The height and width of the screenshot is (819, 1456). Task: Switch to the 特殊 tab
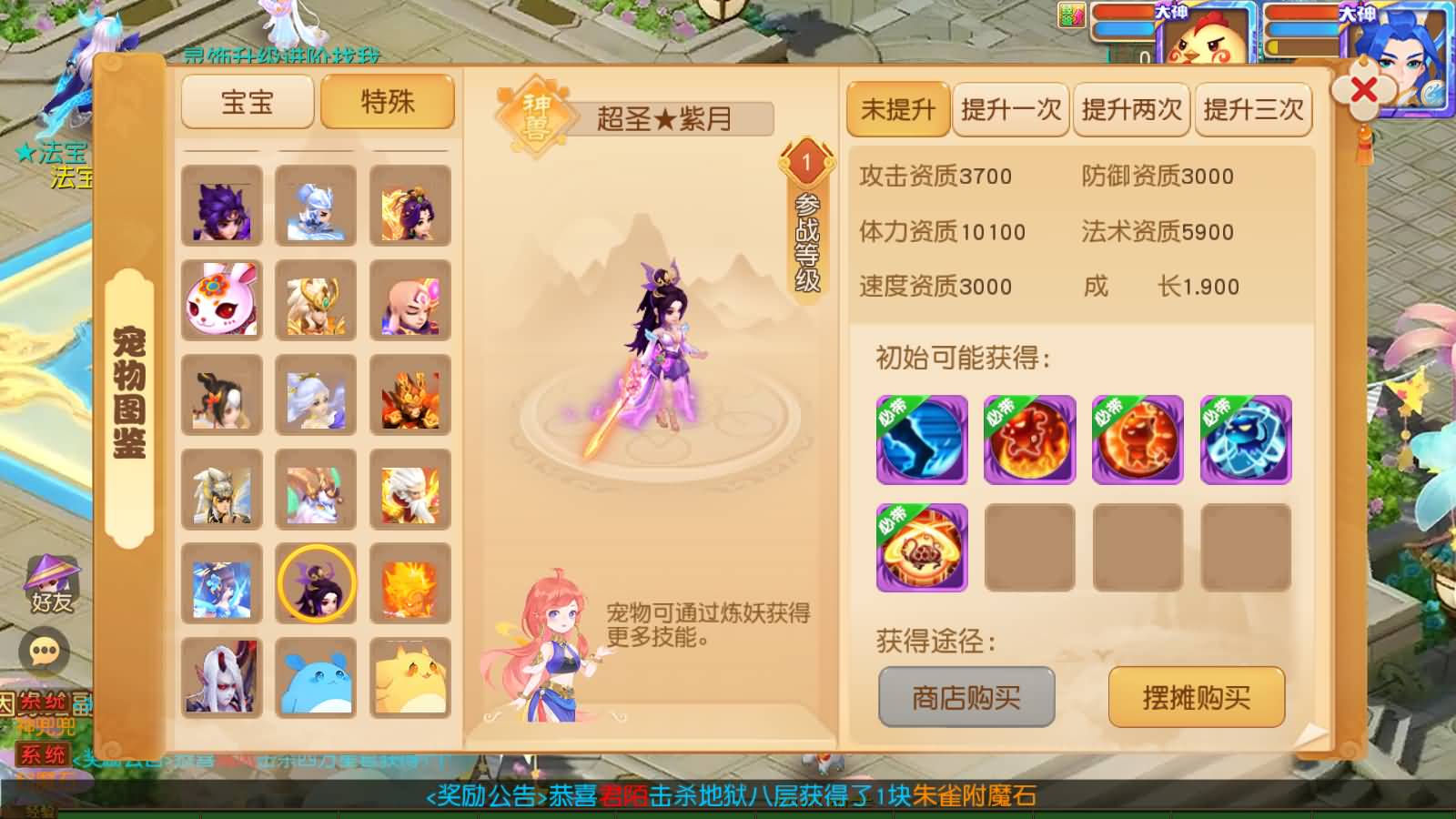[x=388, y=102]
